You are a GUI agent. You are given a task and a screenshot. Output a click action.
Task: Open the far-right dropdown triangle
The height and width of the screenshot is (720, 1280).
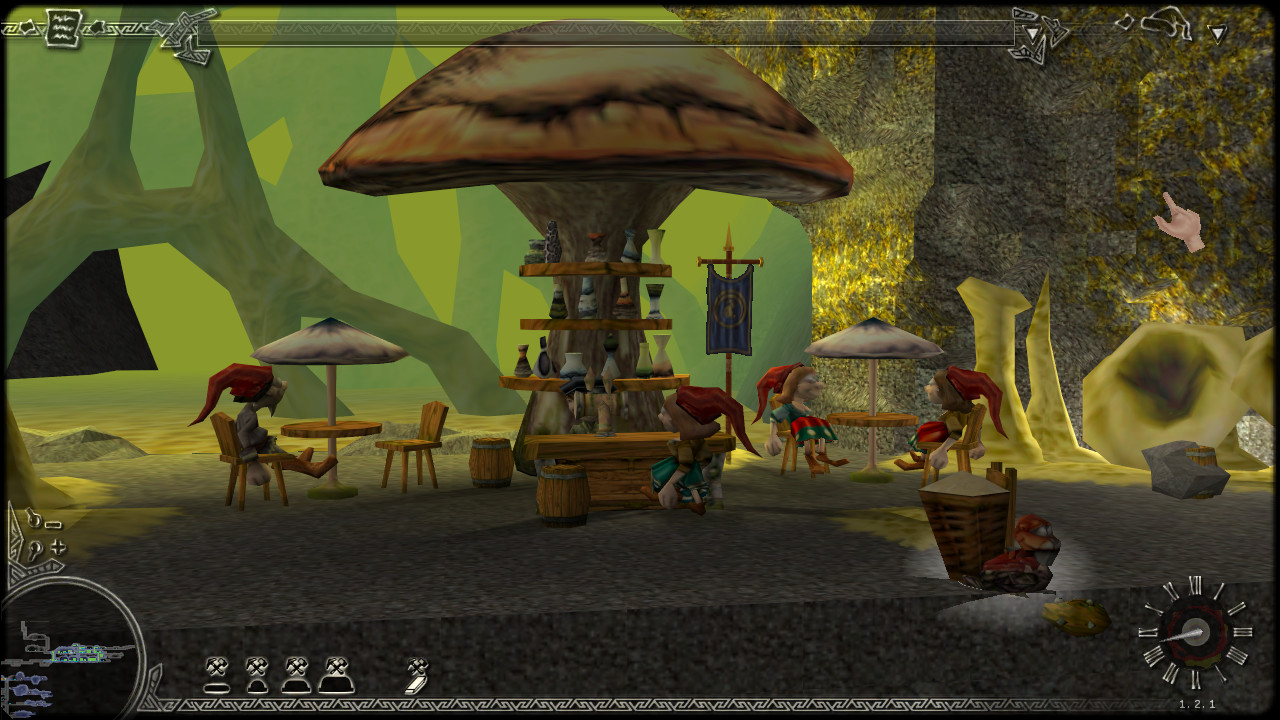click(1216, 34)
